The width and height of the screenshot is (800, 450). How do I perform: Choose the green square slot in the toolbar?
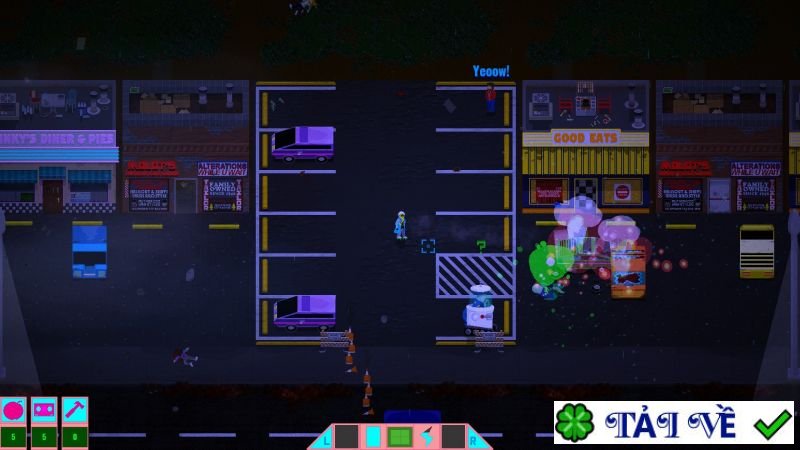(x=399, y=437)
